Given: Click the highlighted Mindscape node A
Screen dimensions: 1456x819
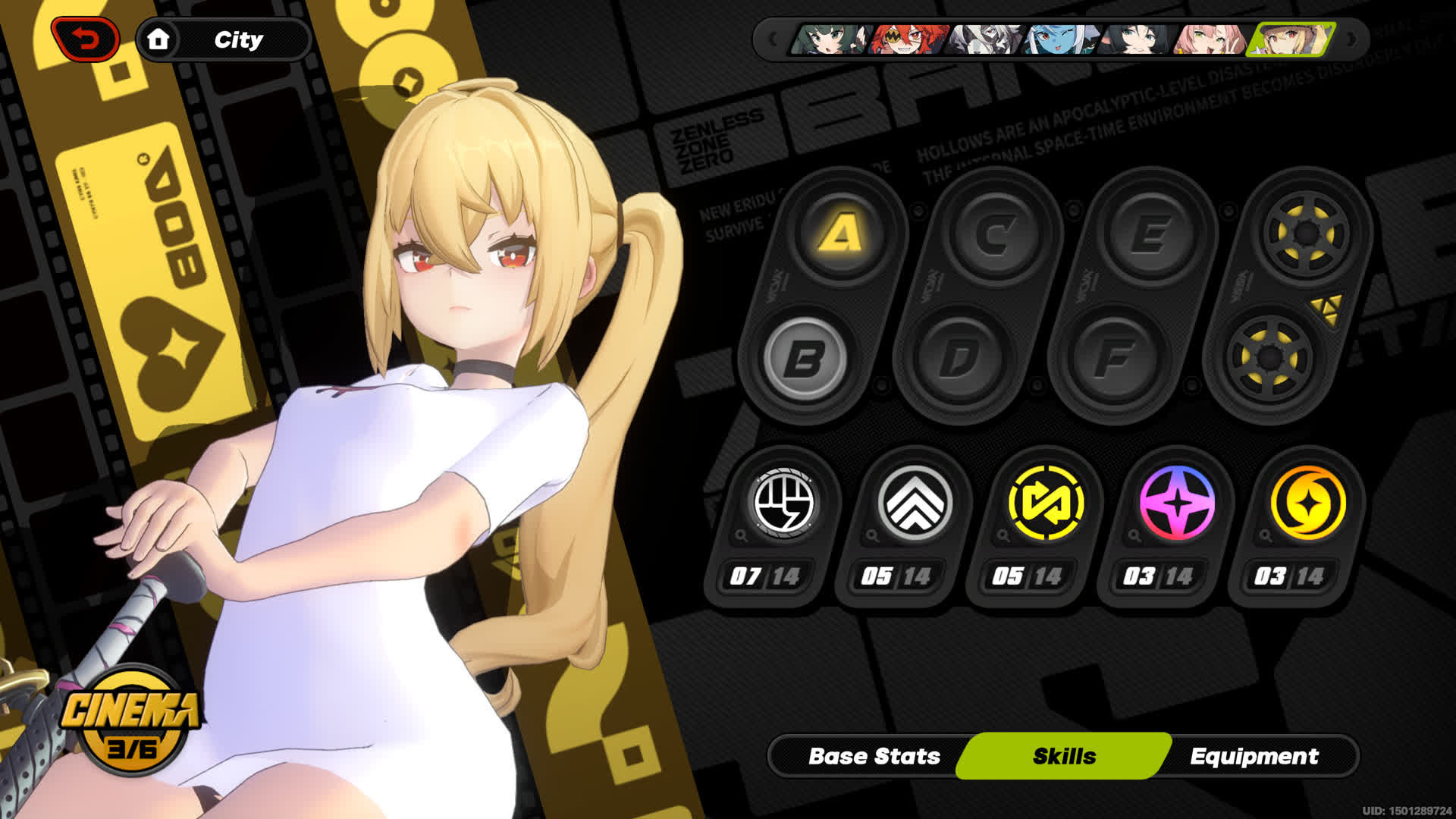Looking at the screenshot, I should coord(839,234).
